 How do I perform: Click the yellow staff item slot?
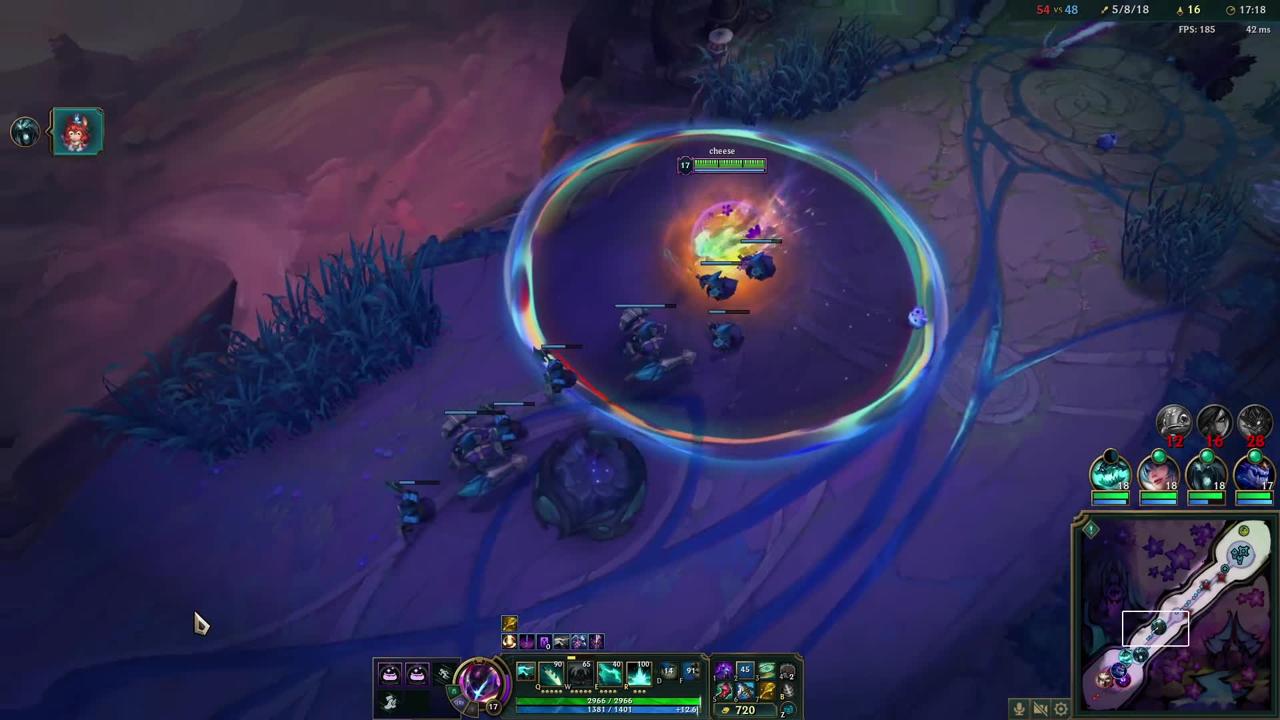tap(767, 691)
